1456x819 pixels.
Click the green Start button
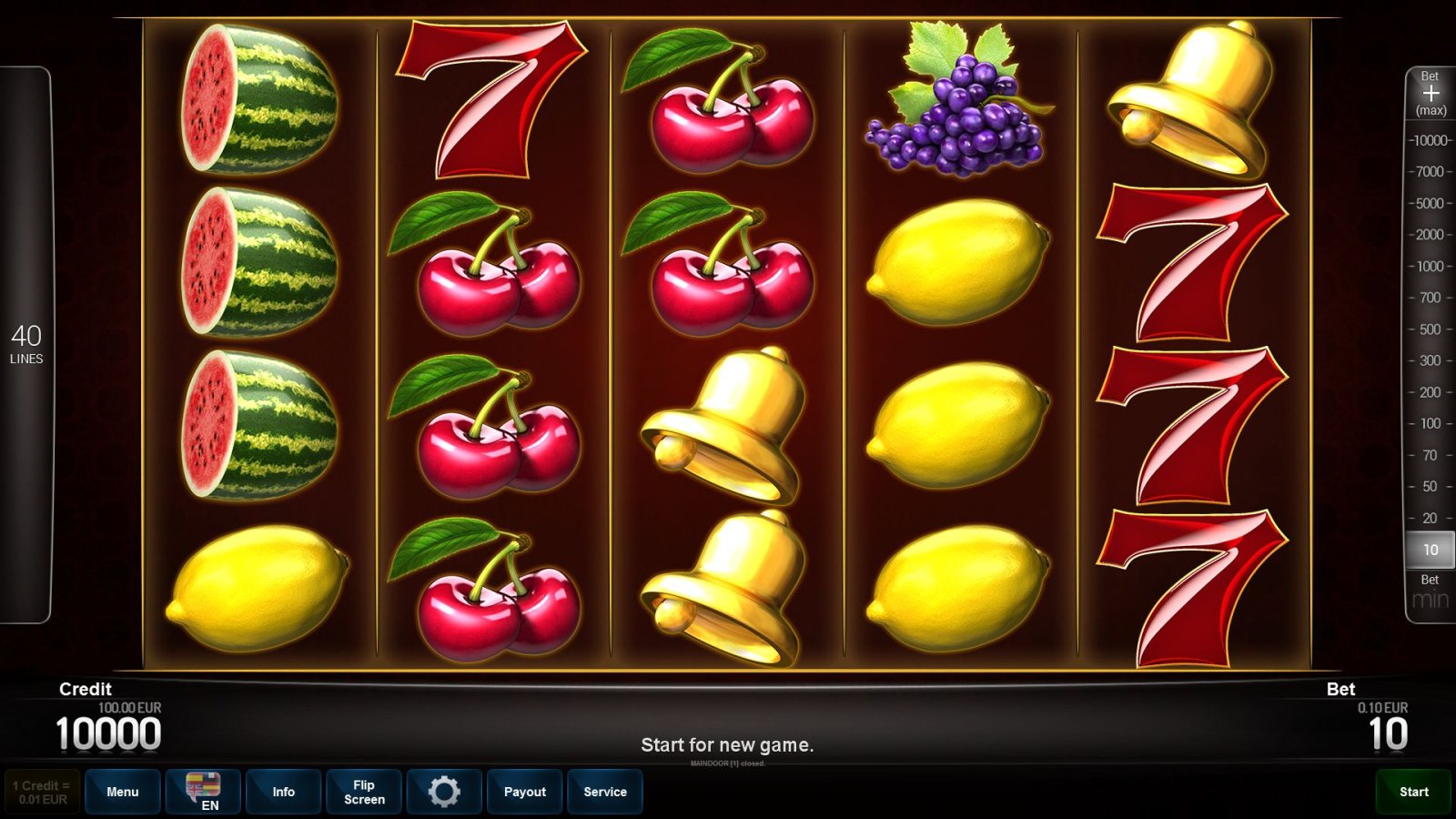(1413, 792)
